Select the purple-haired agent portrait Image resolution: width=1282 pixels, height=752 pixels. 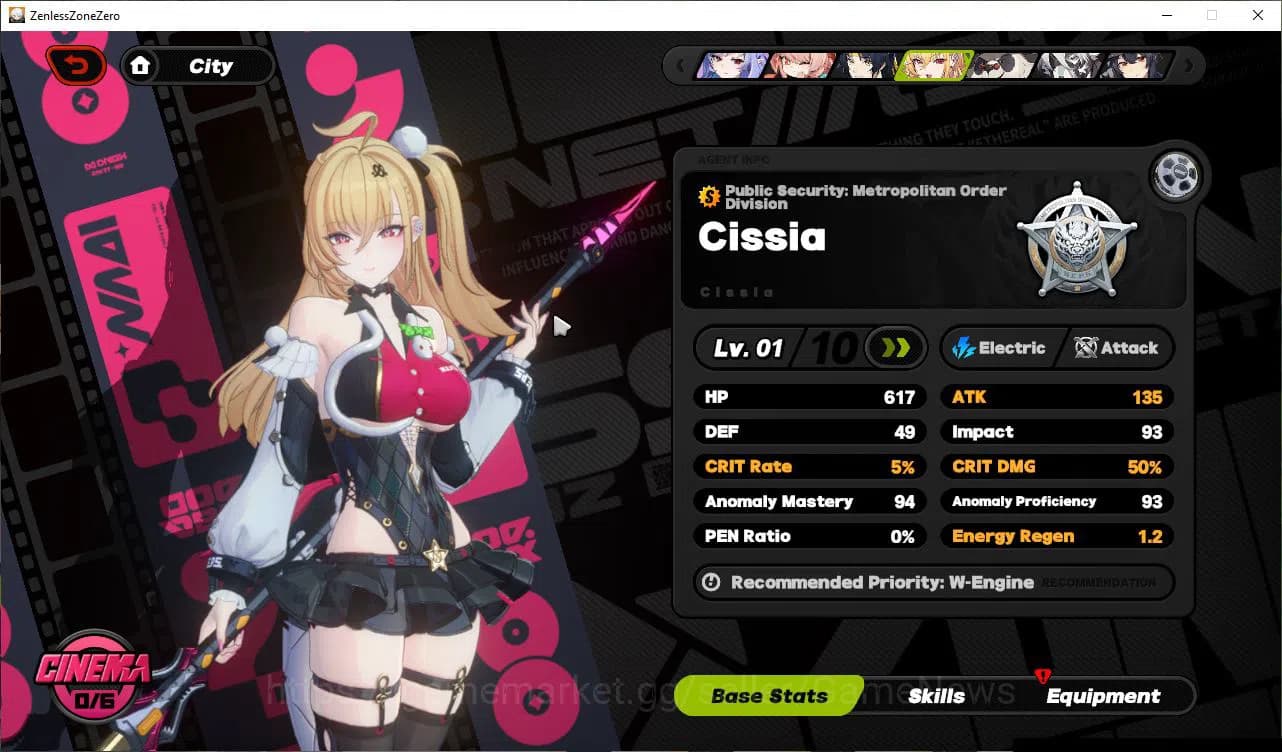[x=731, y=65]
